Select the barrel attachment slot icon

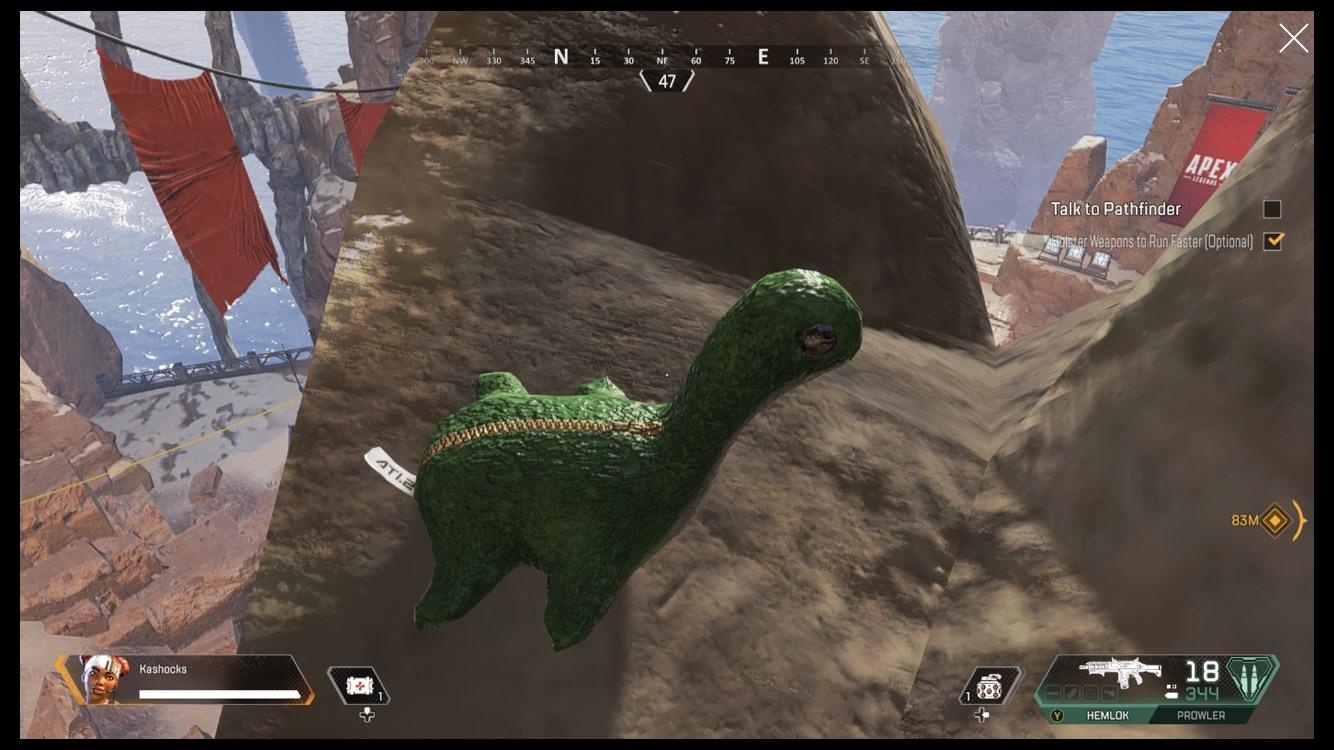coord(1053,692)
